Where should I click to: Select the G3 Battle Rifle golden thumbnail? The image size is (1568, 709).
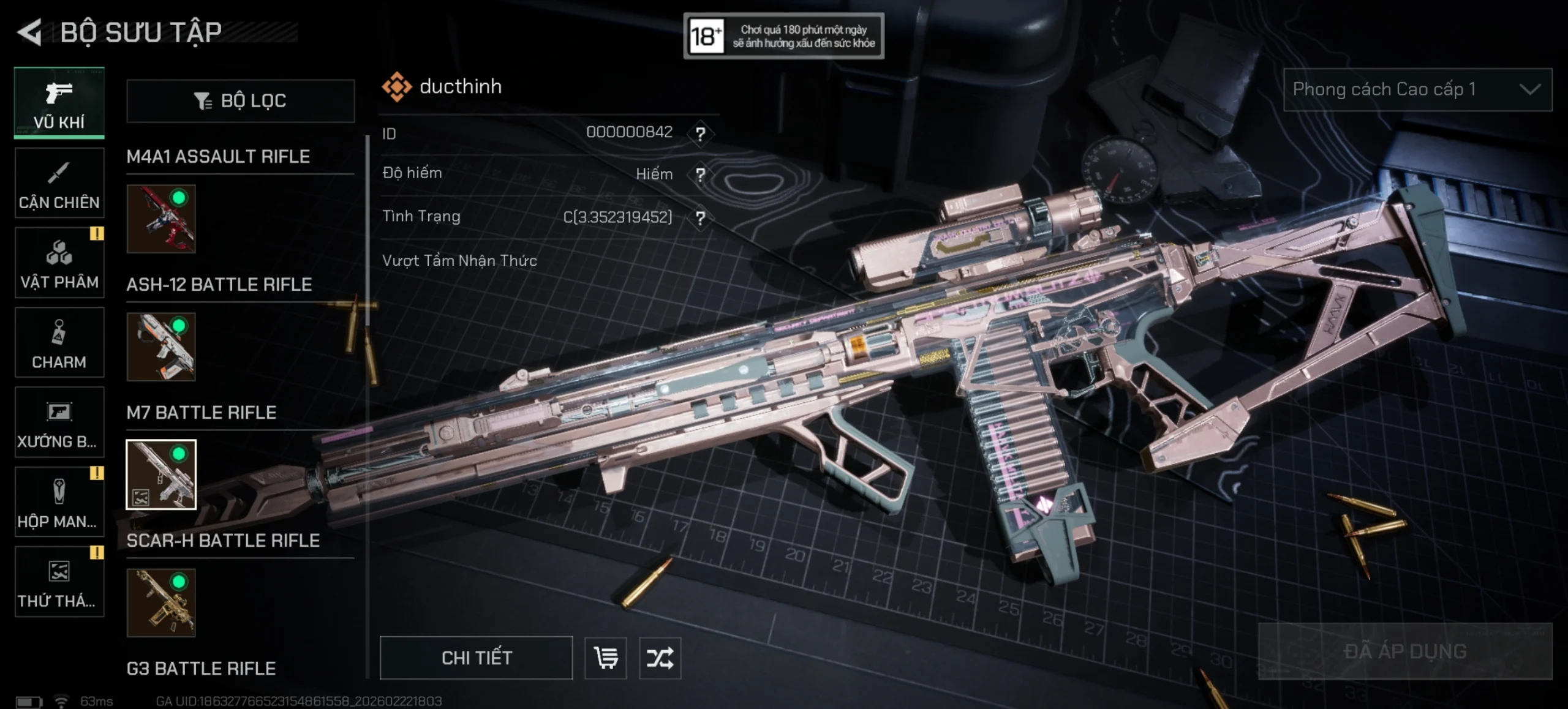[160, 604]
